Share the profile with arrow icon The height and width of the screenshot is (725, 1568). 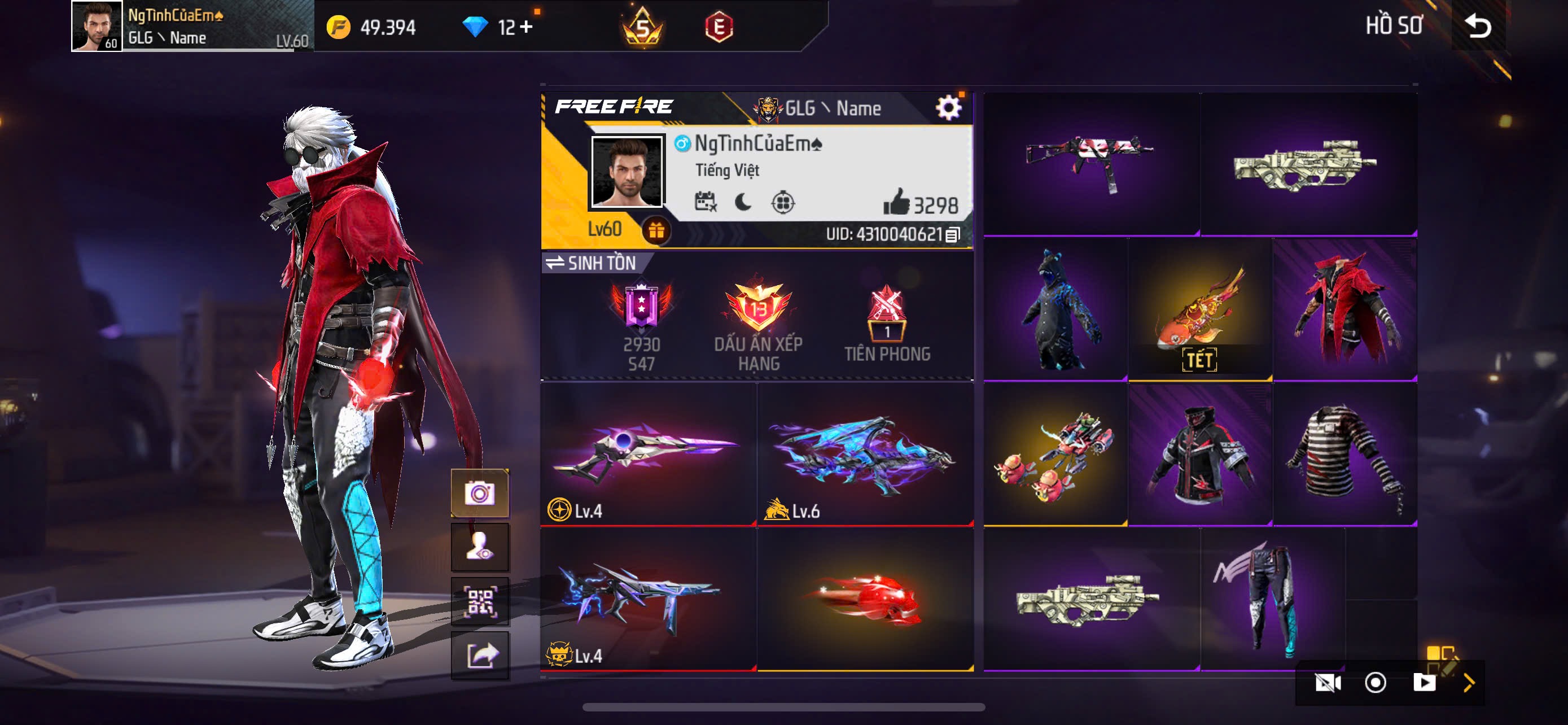click(x=480, y=656)
